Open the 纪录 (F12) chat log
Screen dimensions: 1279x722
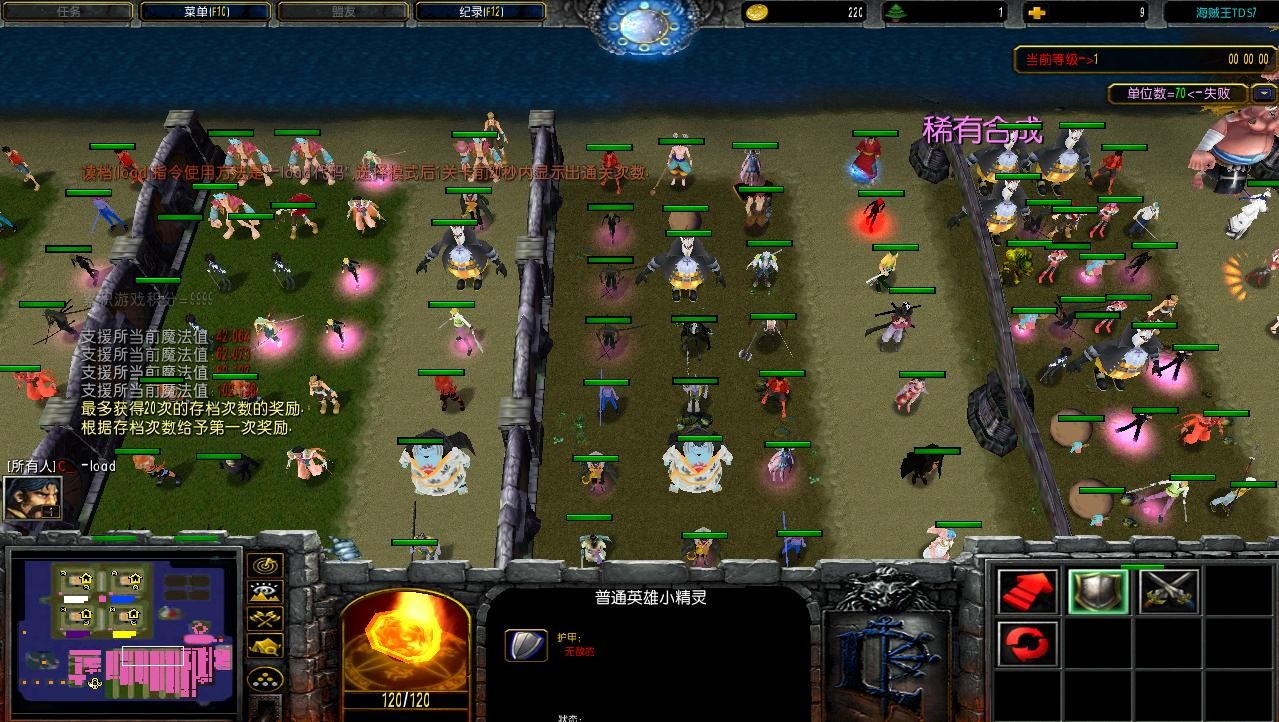click(x=480, y=12)
